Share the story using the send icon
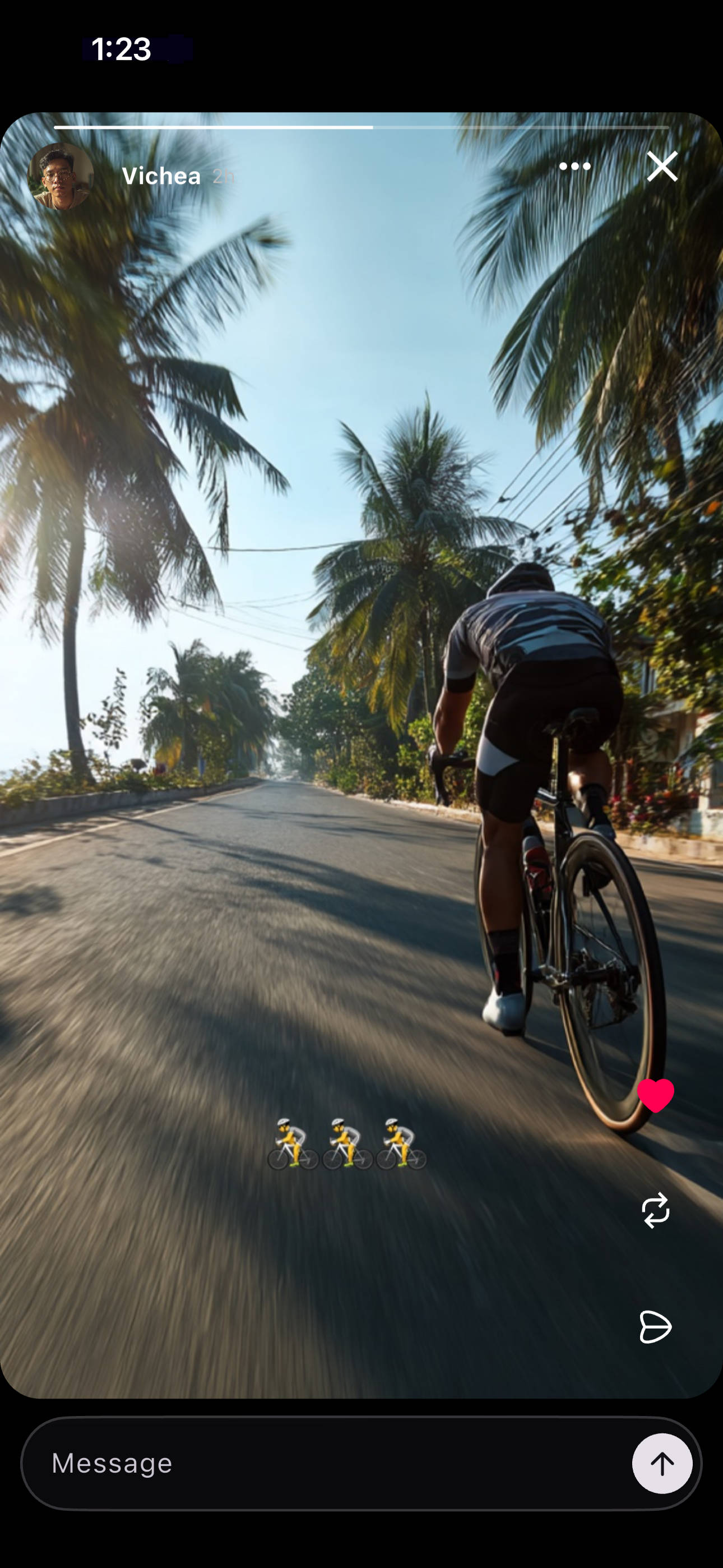This screenshot has height=1568, width=723. coord(655,1326)
